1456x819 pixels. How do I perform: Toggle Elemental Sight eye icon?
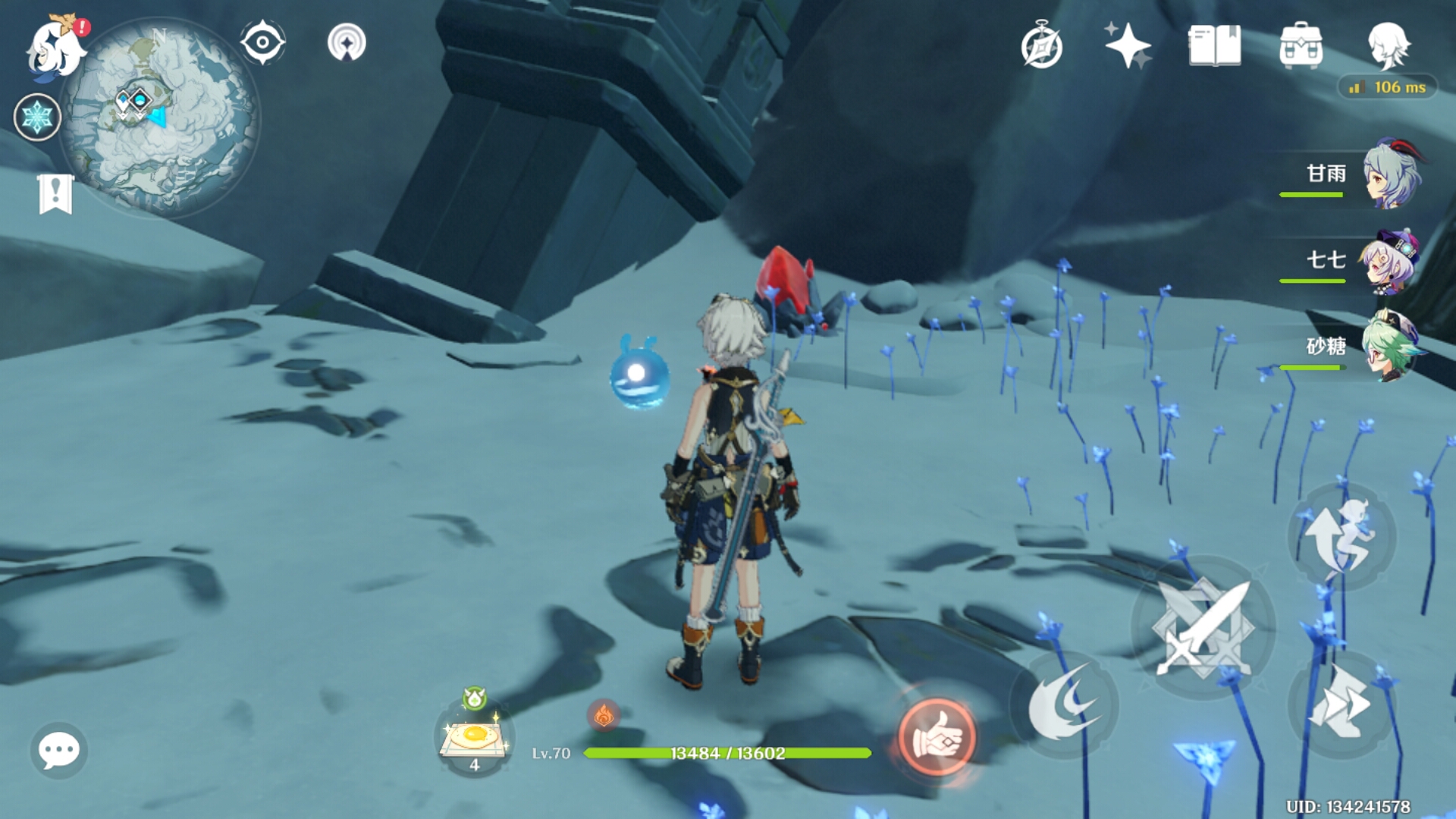coord(262,42)
